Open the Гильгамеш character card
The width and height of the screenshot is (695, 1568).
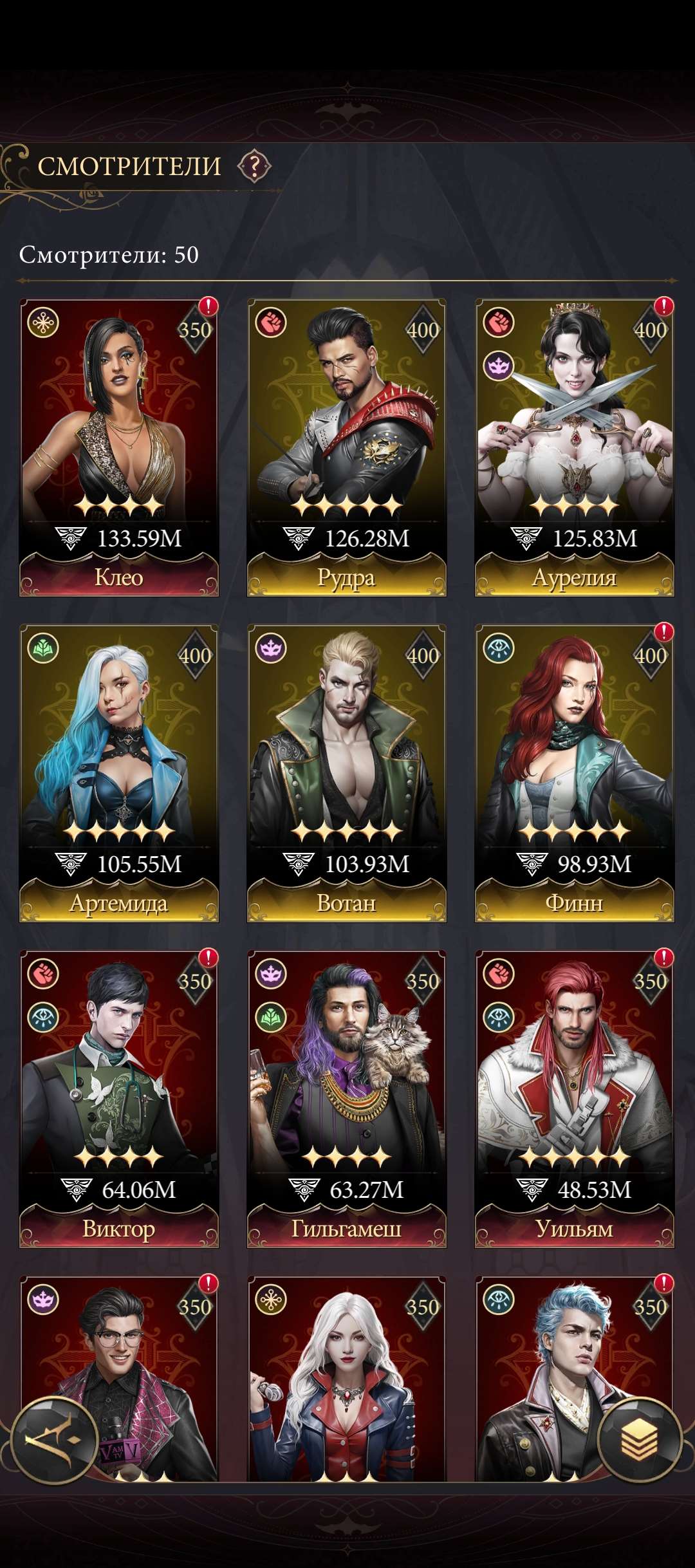tap(346, 1098)
